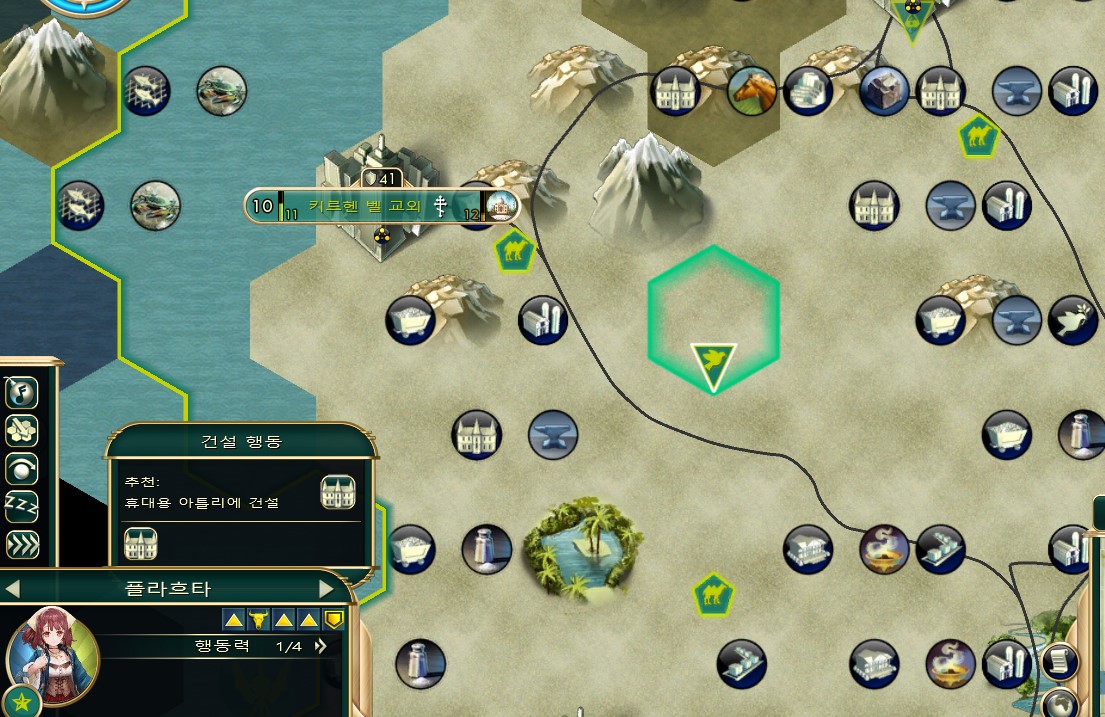Viewport: 1105px width, 717px height.
Task: Open the scroll icon button
Action: pyautogui.click(x=1059, y=661)
